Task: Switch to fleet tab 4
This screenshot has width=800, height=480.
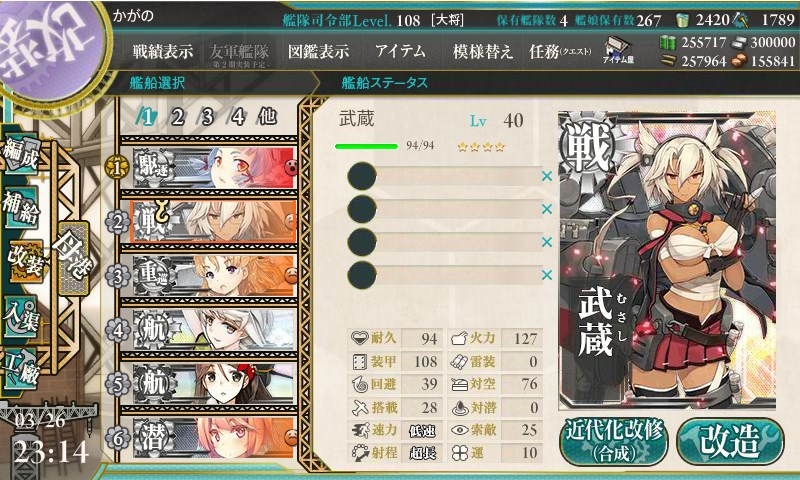Action: (237, 116)
